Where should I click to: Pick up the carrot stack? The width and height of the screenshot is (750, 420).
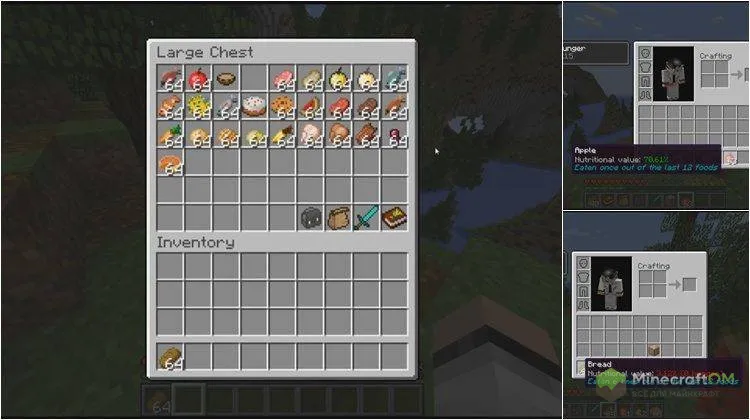(x=170, y=135)
